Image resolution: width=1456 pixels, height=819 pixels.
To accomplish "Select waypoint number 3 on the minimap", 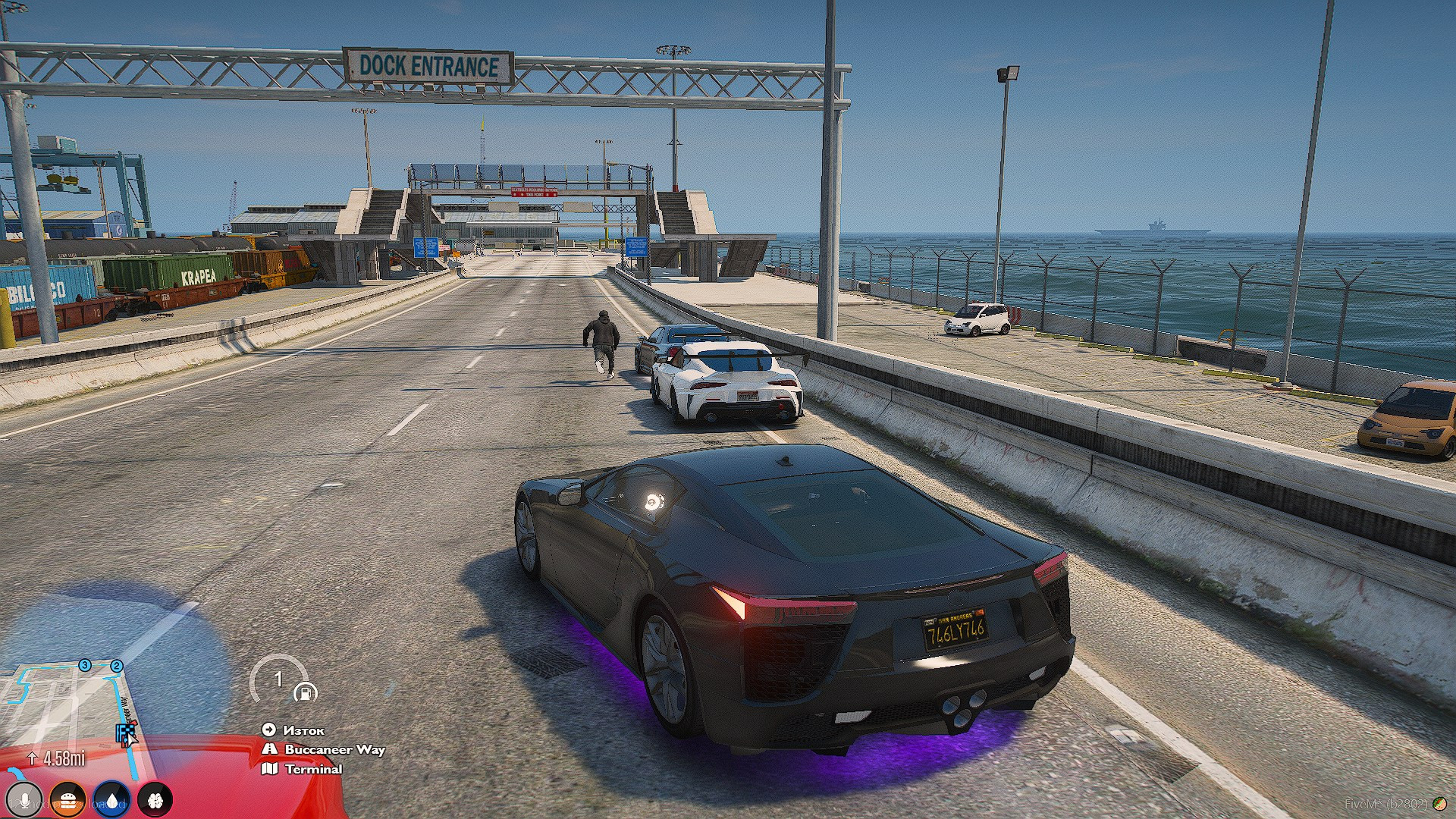I will (85, 665).
